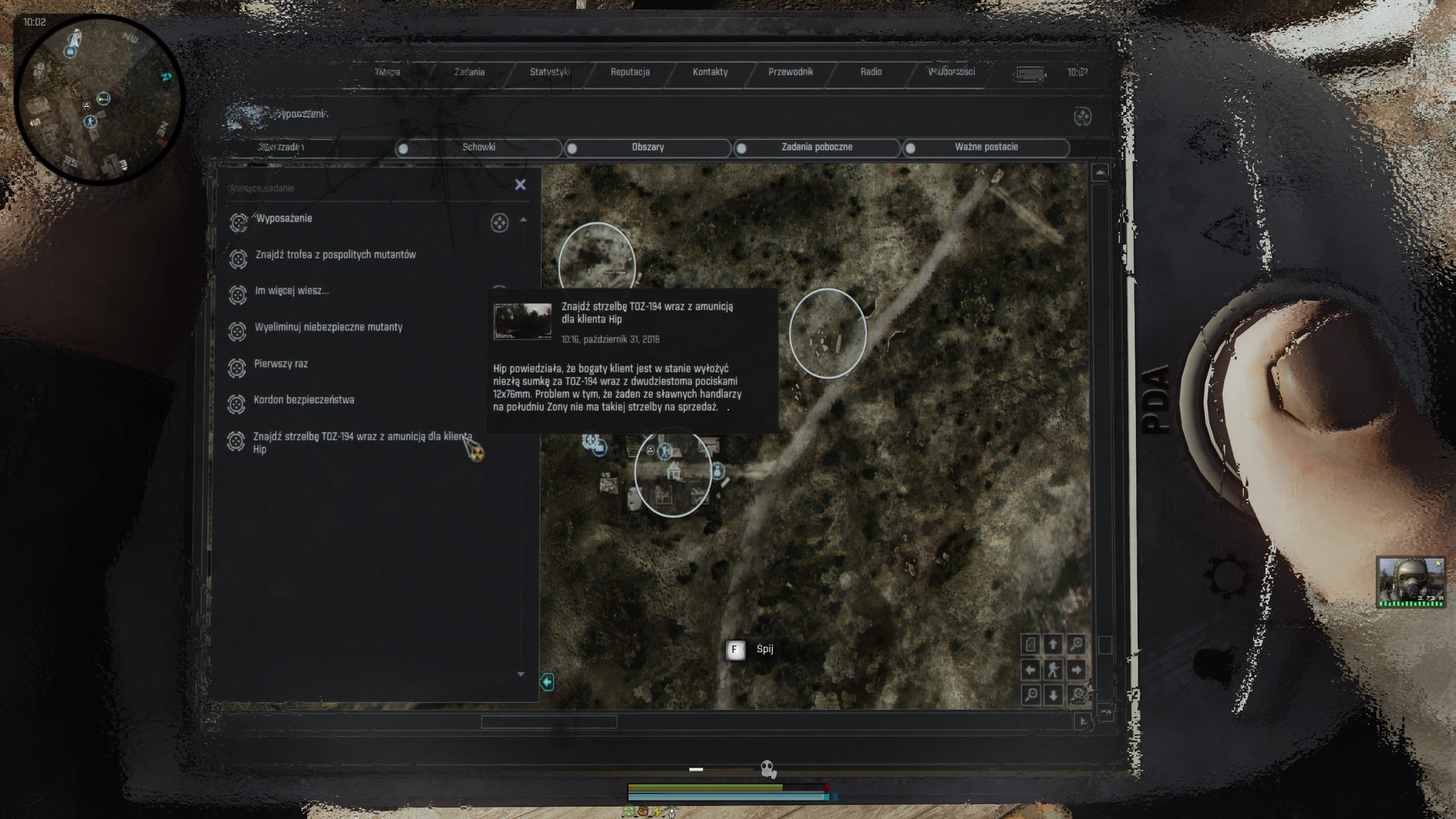Viewport: 1456px width, 819px height.
Task: Open the Reputacja tab
Action: click(630, 72)
